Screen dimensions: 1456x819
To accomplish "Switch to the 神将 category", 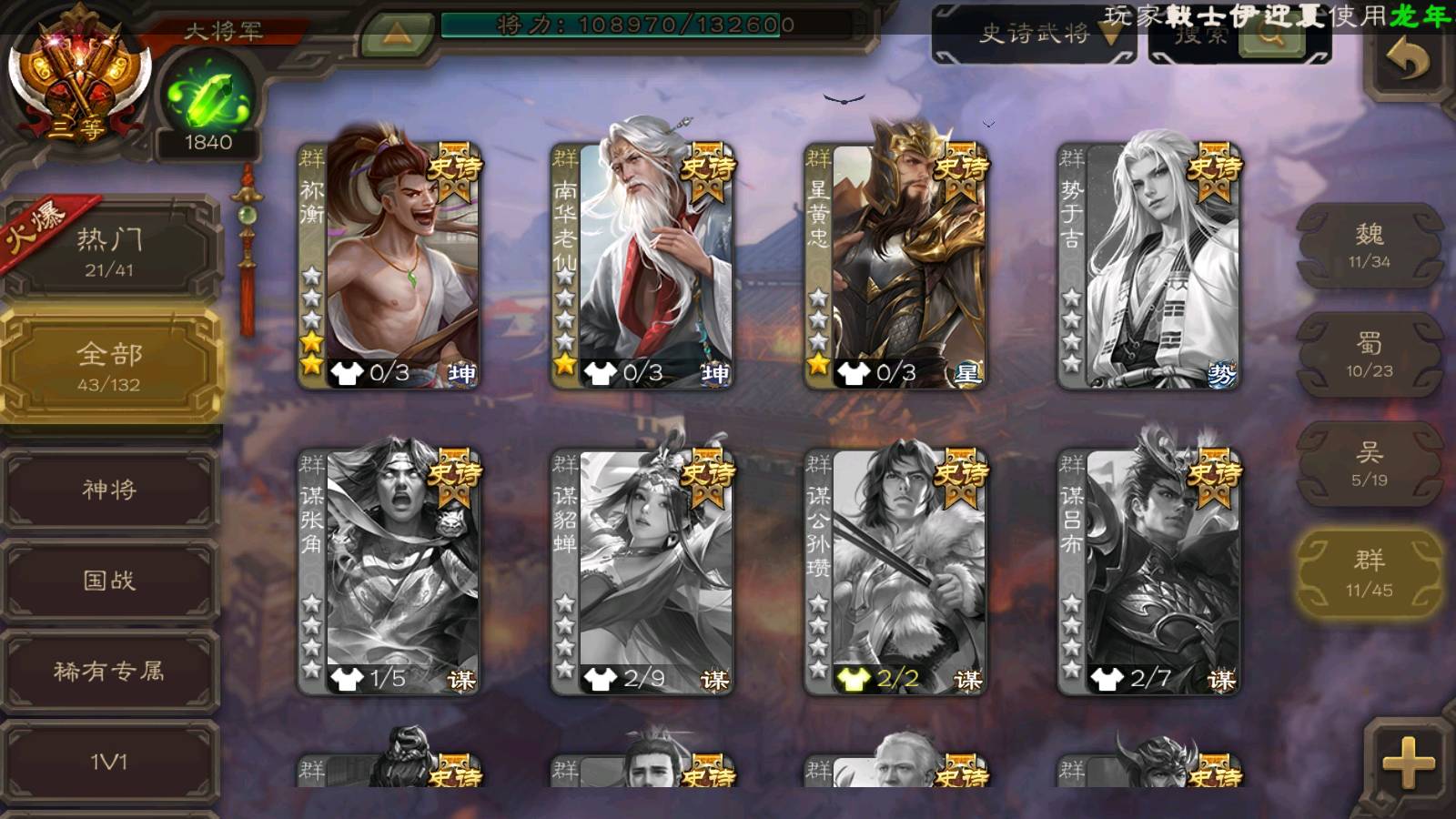I will [109, 490].
